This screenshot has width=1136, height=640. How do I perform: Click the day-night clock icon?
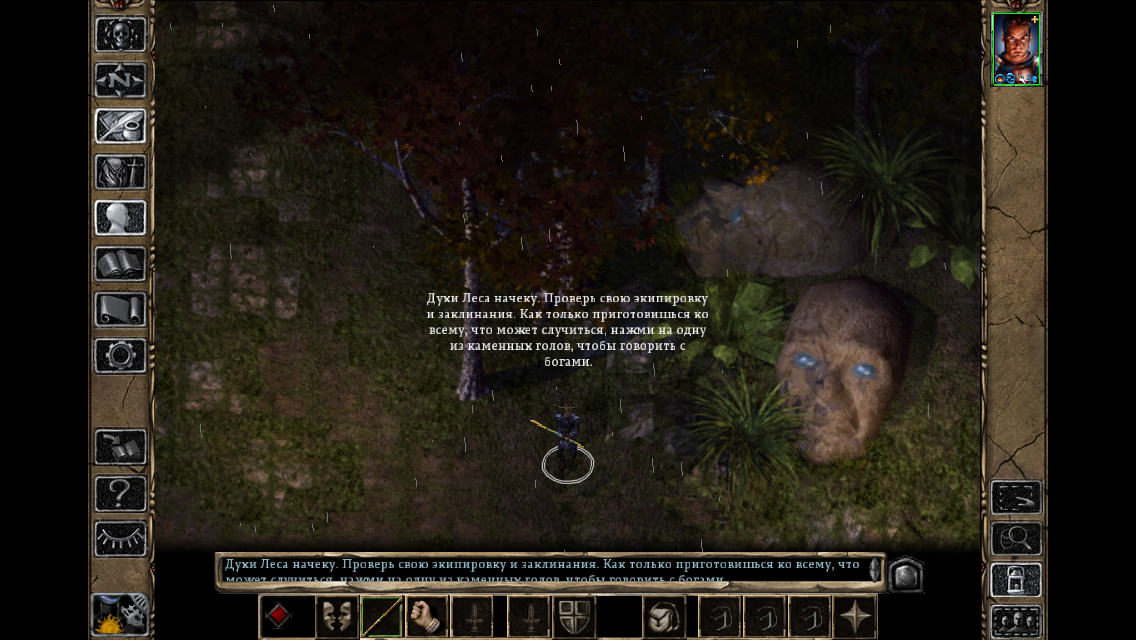(120, 615)
